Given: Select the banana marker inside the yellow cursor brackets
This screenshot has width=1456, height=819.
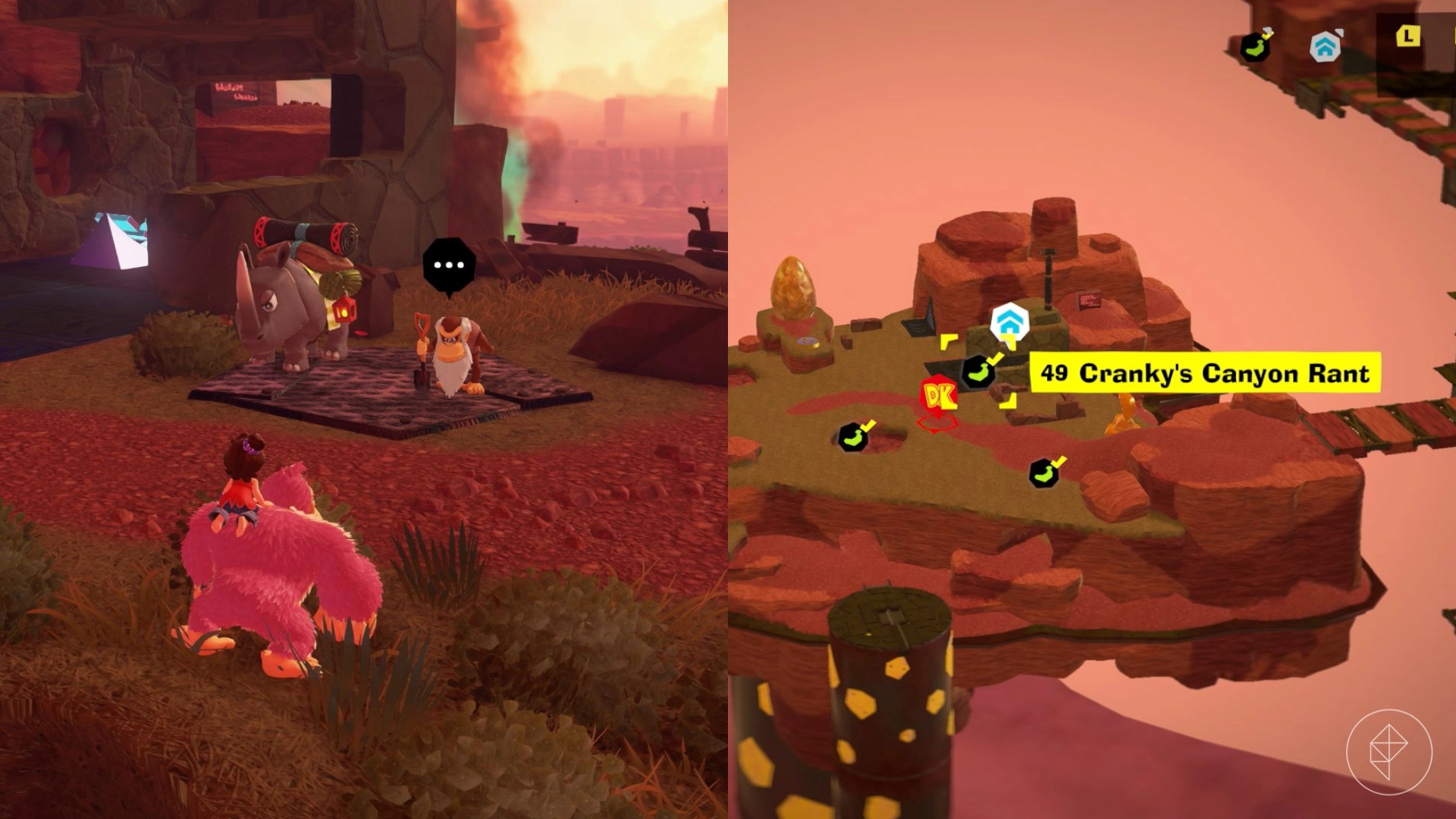Looking at the screenshot, I should 978,372.
